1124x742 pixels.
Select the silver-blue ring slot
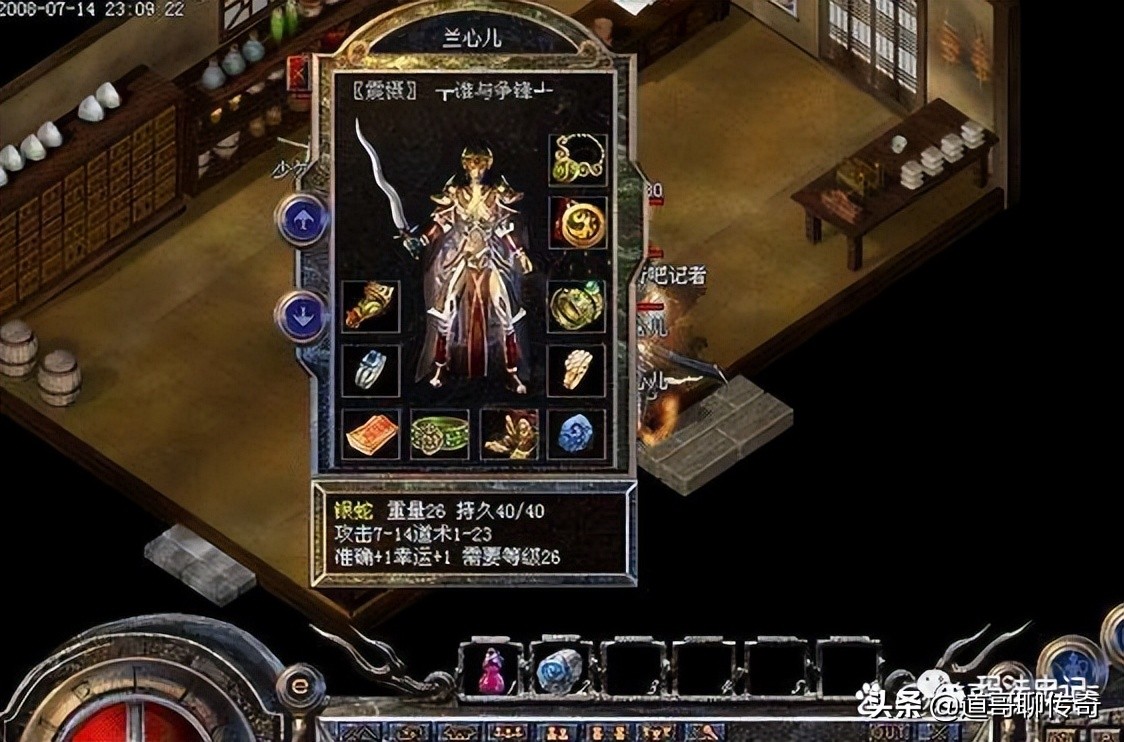pos(370,371)
